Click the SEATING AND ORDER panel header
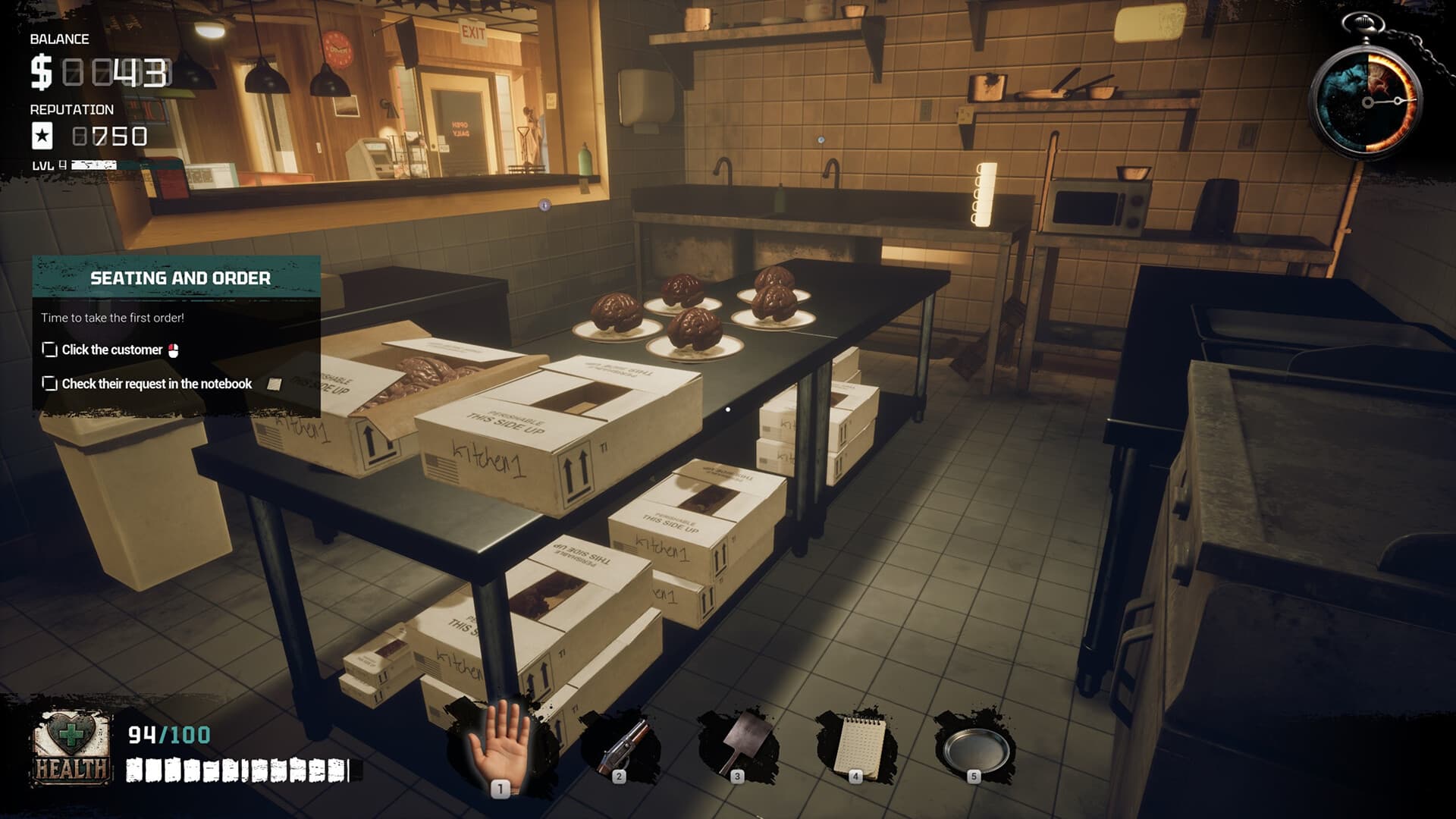Viewport: 1456px width, 819px height. [180, 278]
